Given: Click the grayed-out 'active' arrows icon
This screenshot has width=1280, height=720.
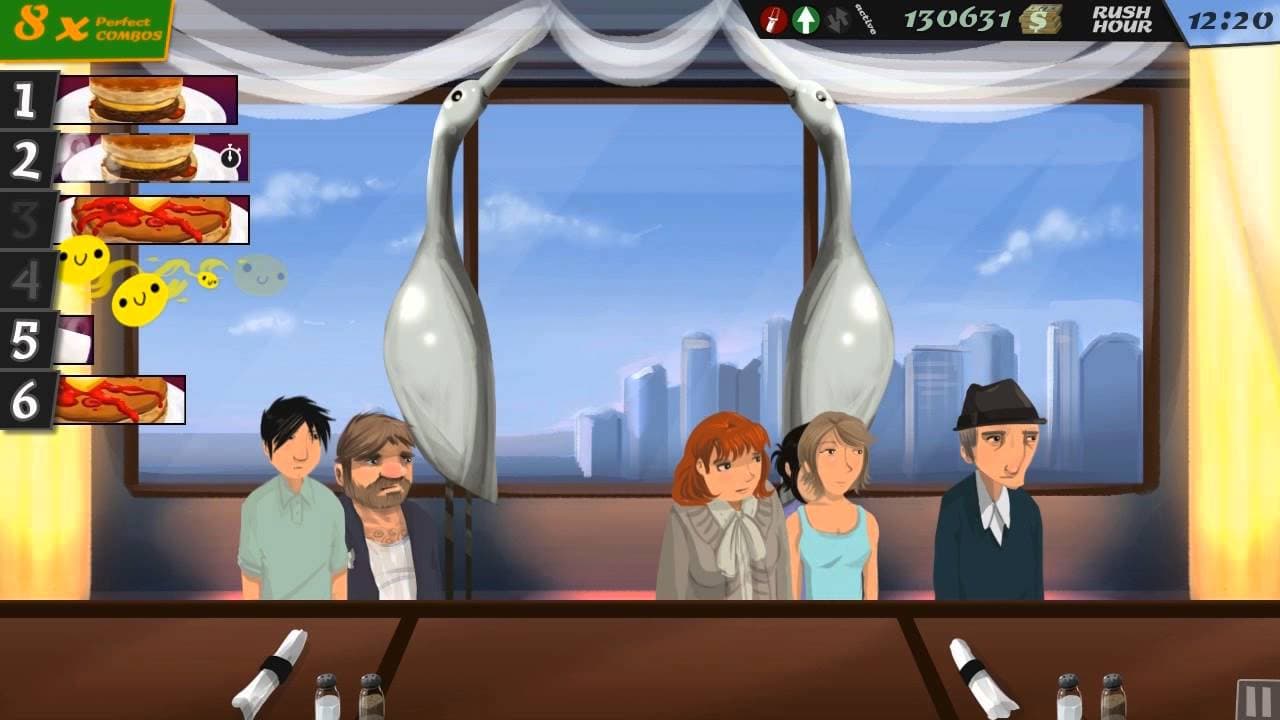Looking at the screenshot, I should [x=838, y=17].
